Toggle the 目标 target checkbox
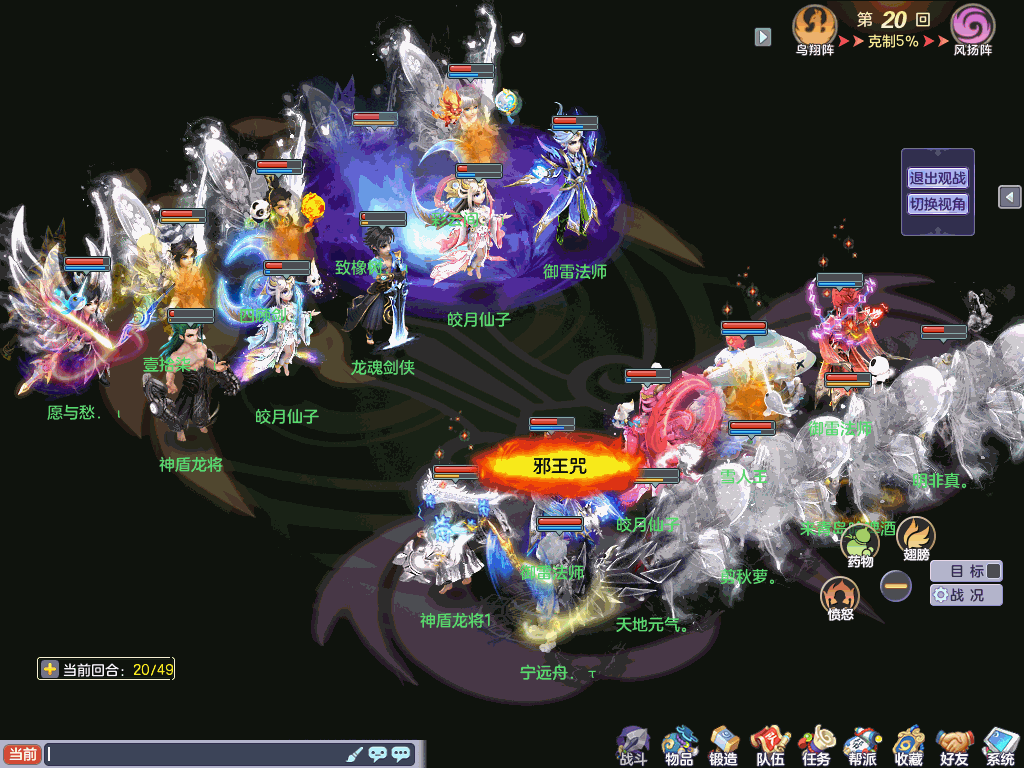Screen dimensions: 1024x768 993,572
